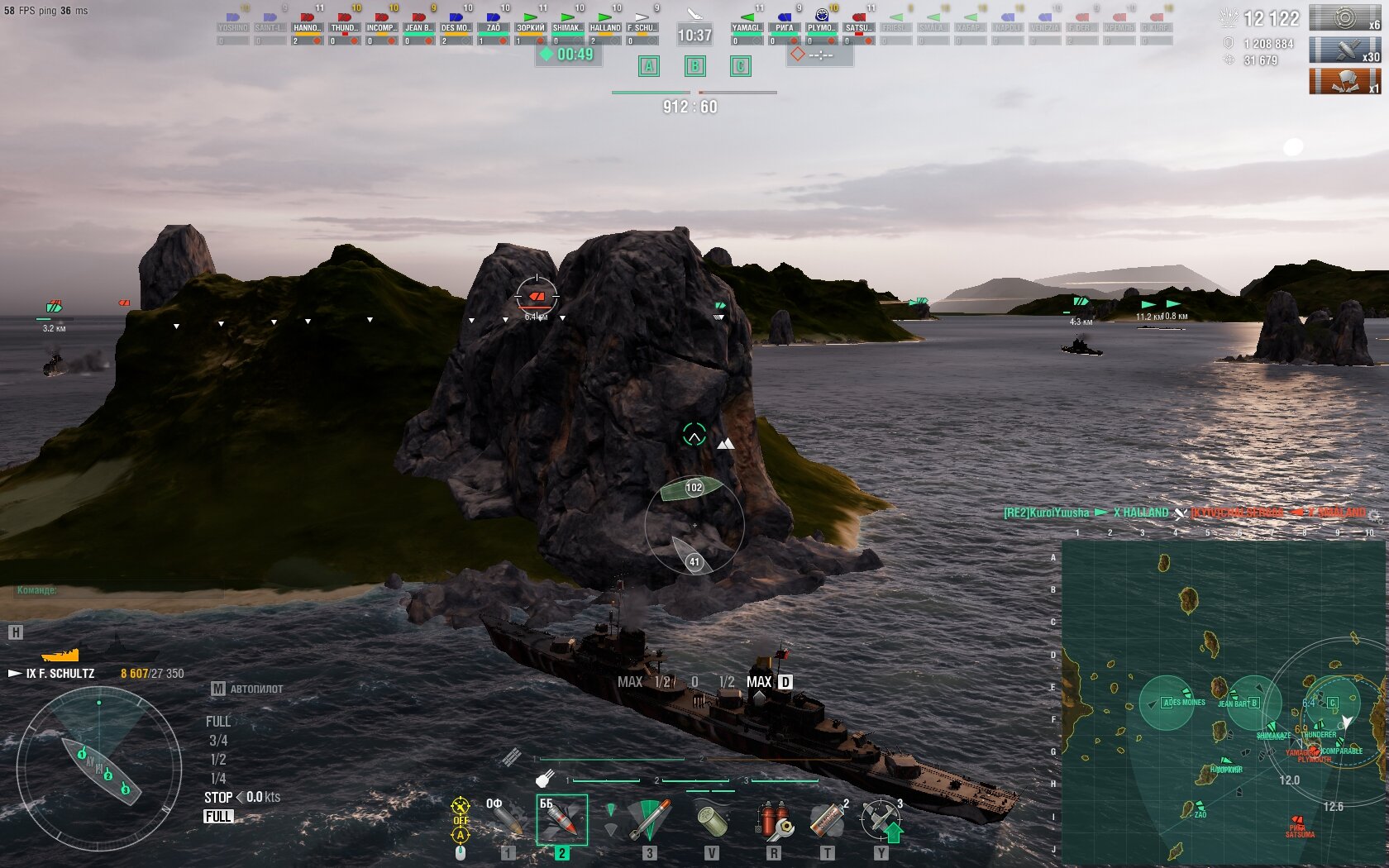The width and height of the screenshot is (1389, 868).
Task: Select the HE shell (ОФ) ammo slot
Action: (x=505, y=820)
